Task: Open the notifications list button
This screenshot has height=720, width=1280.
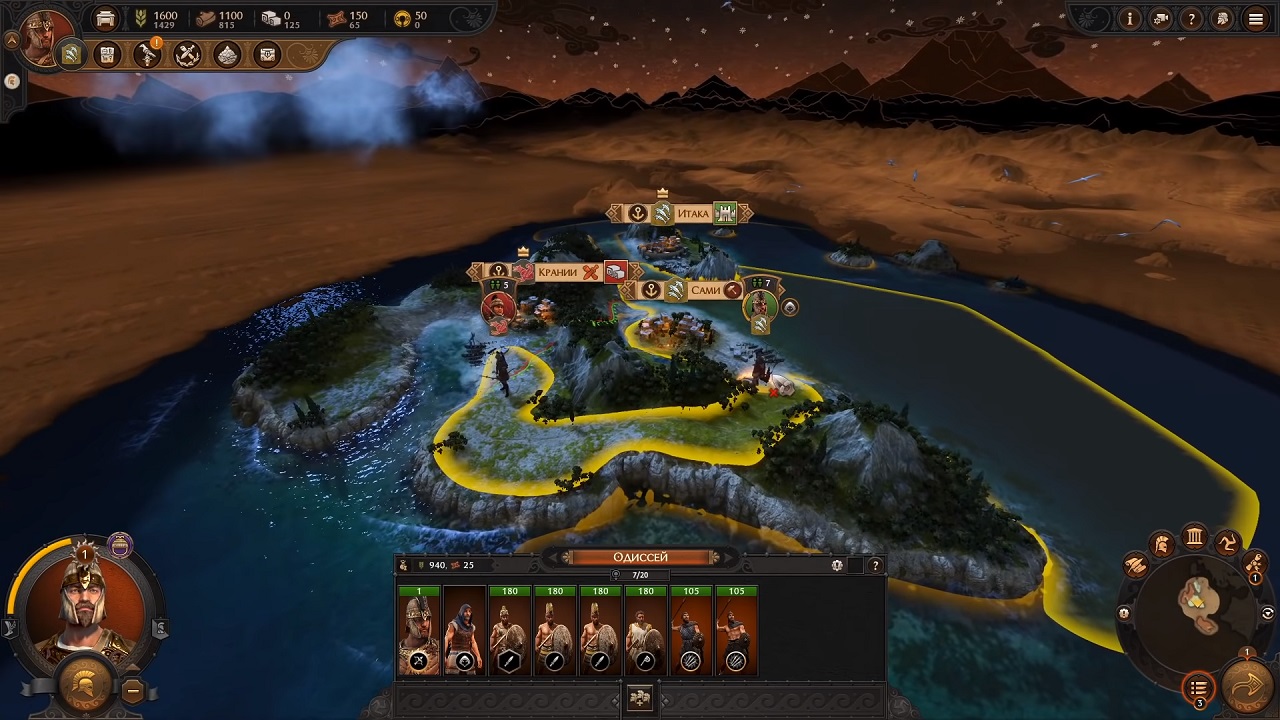Action: (1198, 688)
